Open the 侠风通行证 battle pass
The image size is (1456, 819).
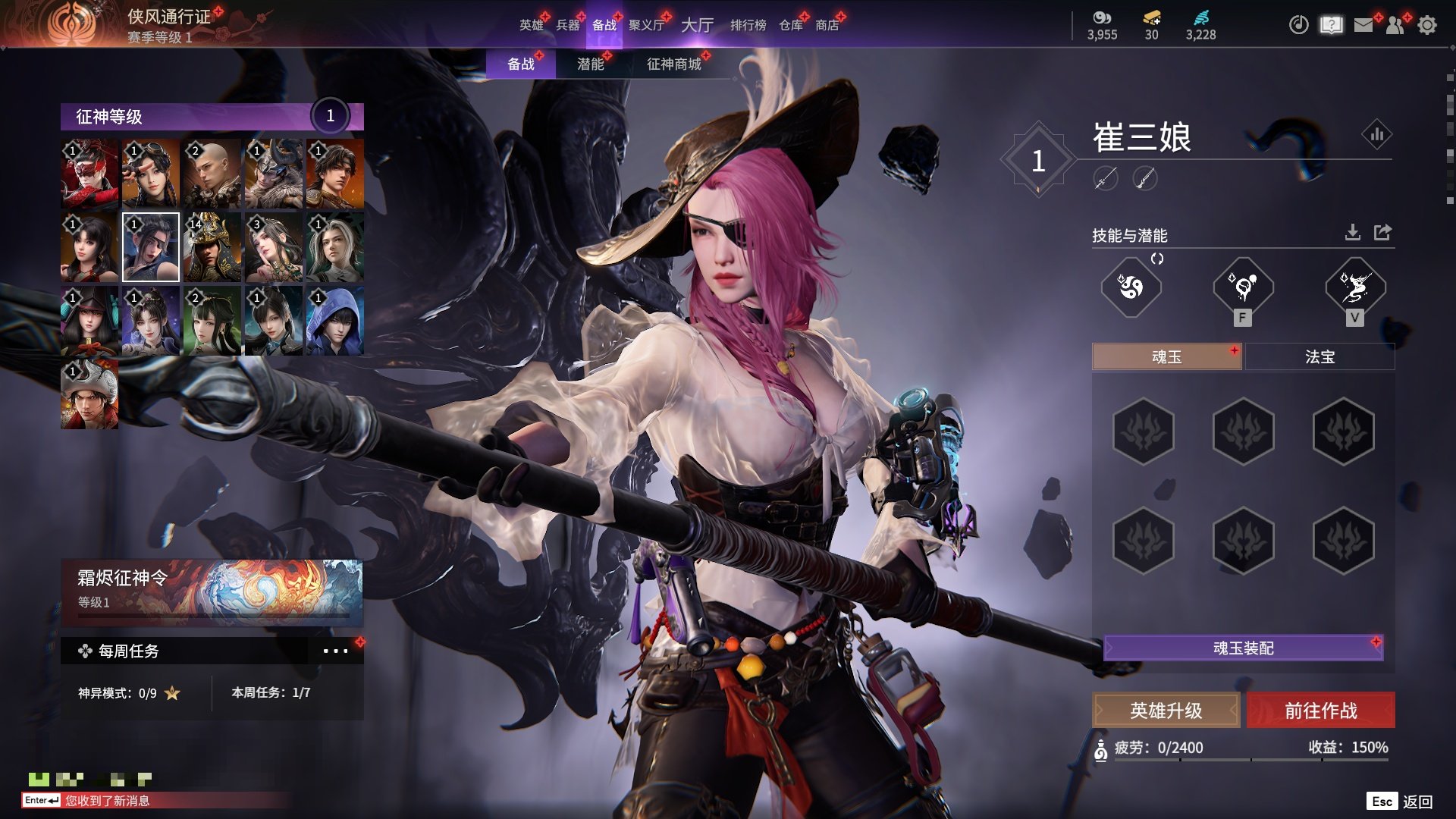pyautogui.click(x=168, y=17)
